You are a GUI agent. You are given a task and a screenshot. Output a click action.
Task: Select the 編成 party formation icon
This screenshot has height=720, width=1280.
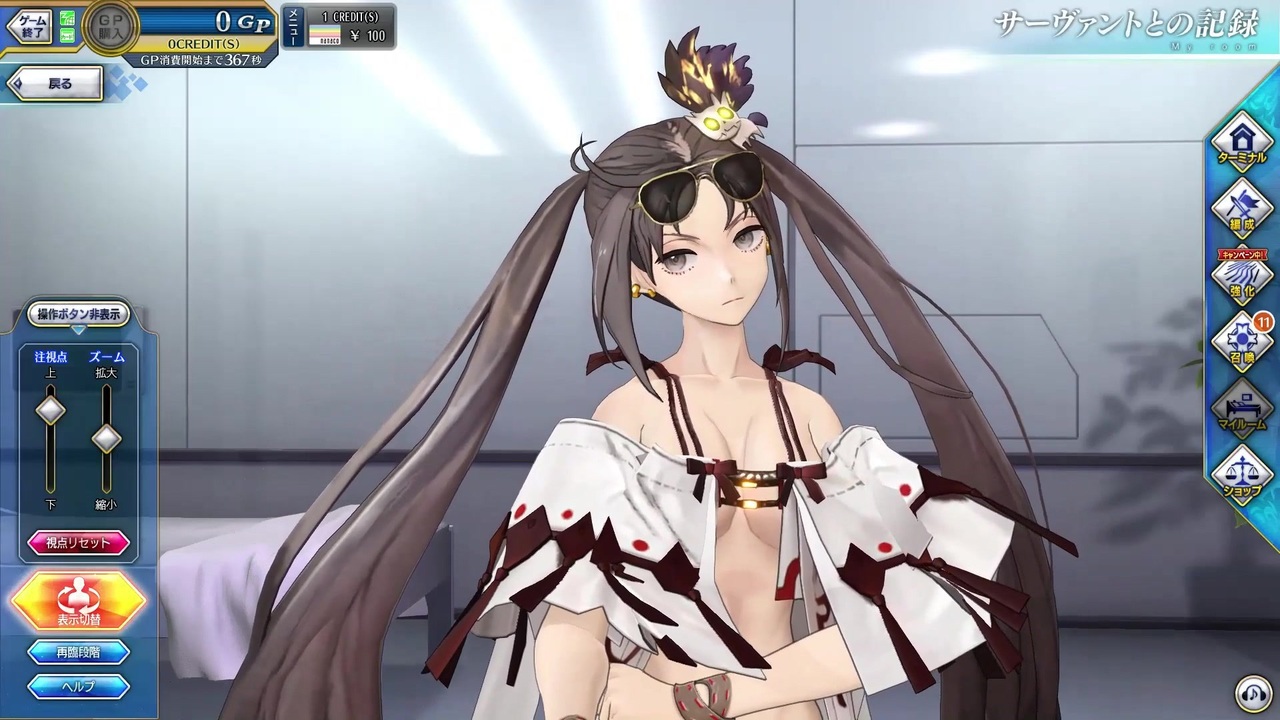1241,212
